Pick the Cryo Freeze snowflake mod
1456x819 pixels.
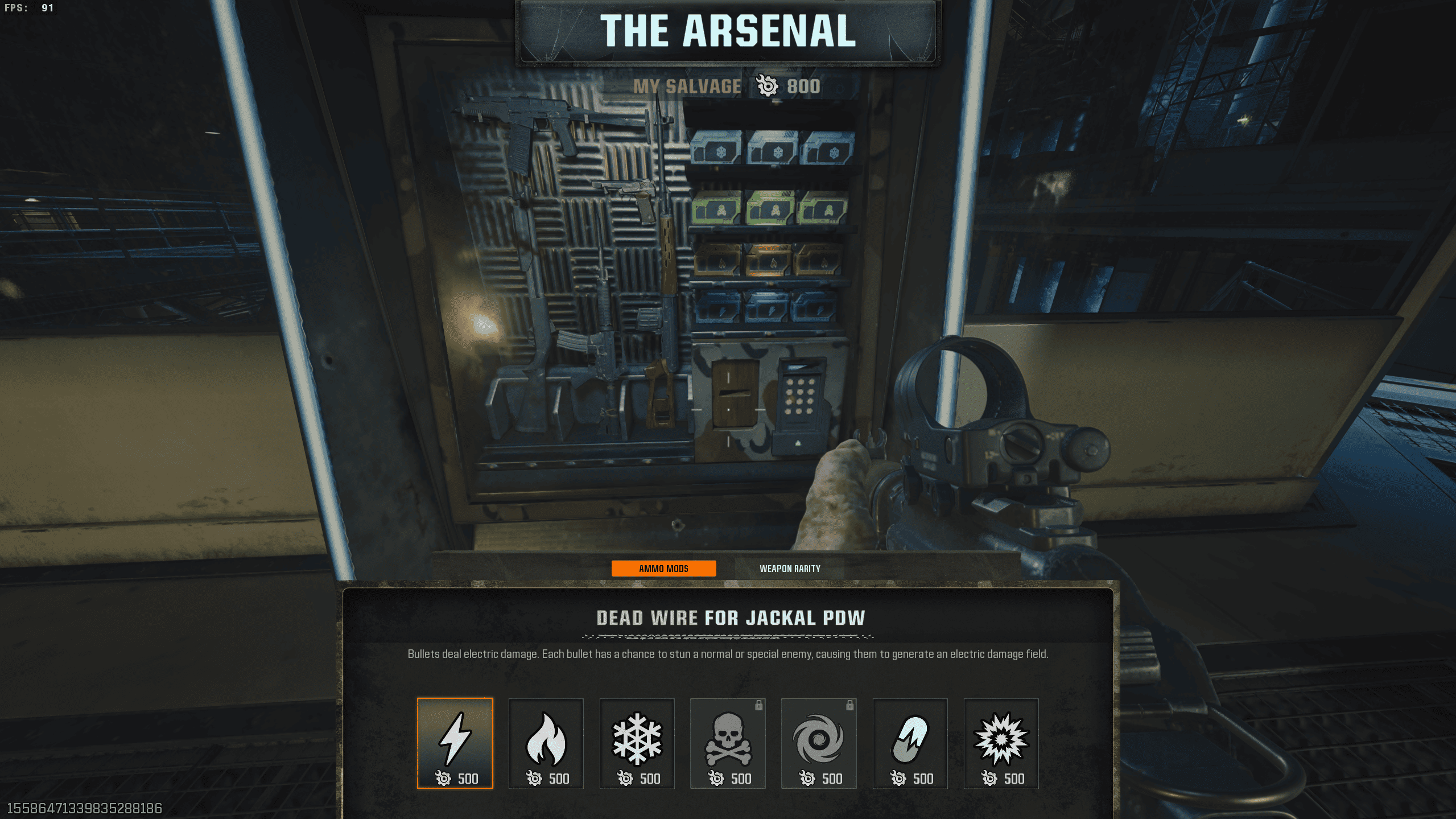click(x=637, y=743)
